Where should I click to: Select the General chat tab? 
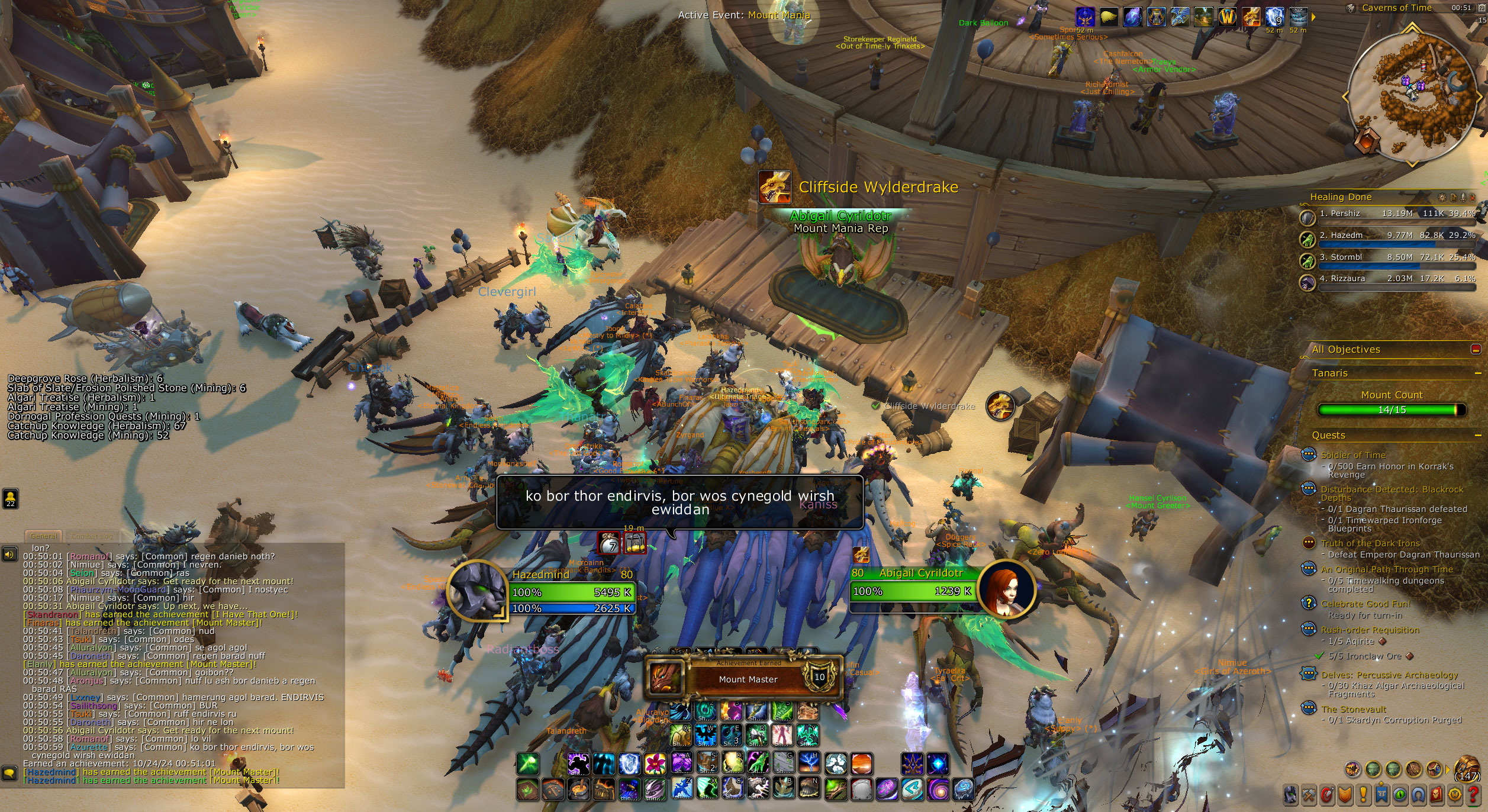(44, 536)
